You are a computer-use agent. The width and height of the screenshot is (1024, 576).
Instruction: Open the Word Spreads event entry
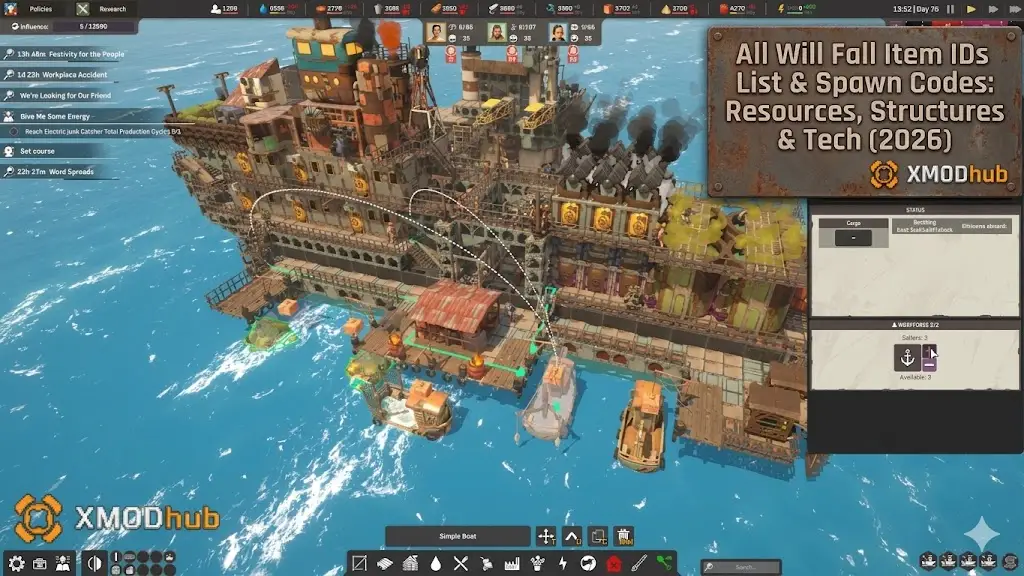coord(60,172)
